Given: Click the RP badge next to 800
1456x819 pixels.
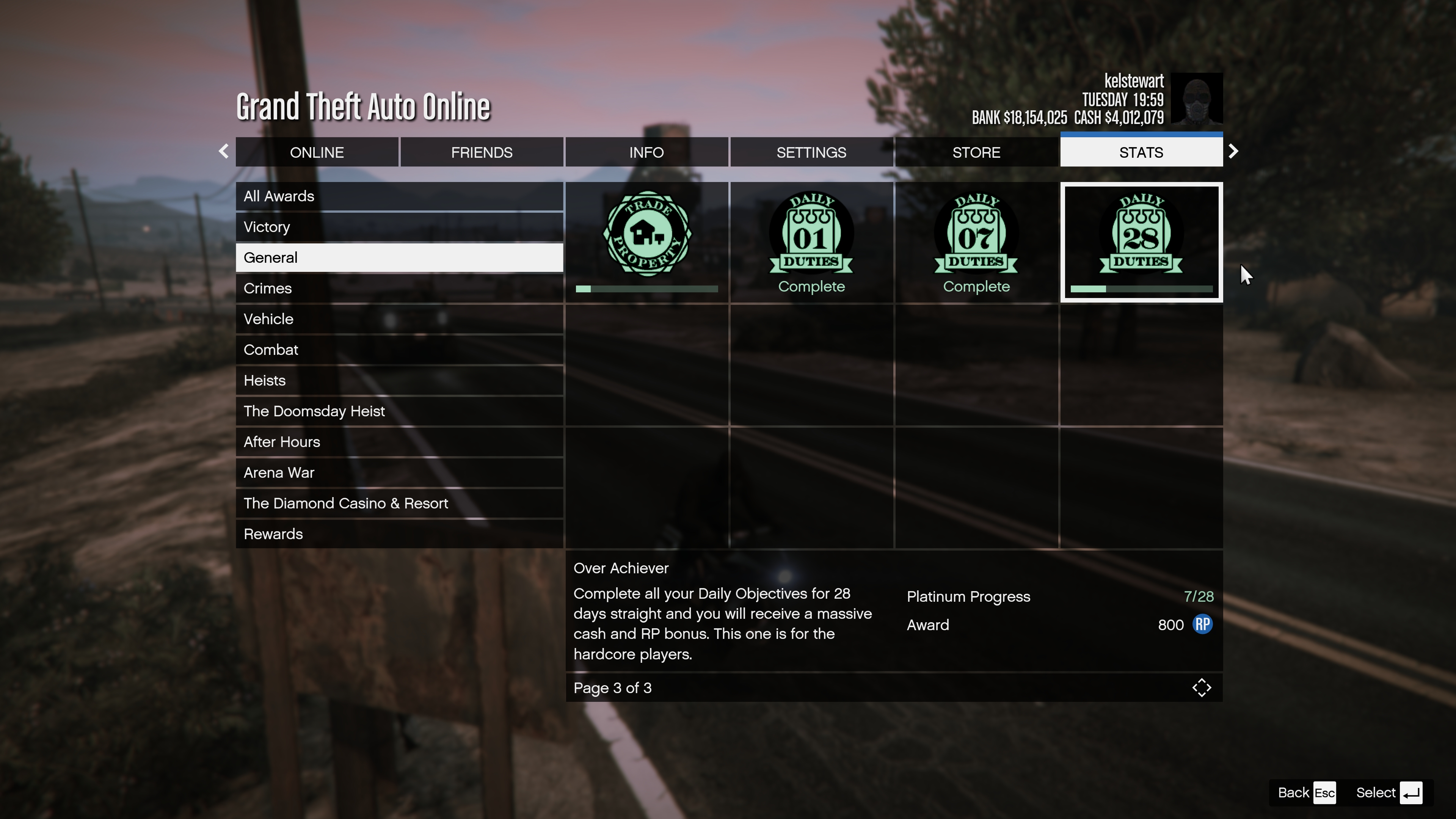Looking at the screenshot, I should point(1203,624).
